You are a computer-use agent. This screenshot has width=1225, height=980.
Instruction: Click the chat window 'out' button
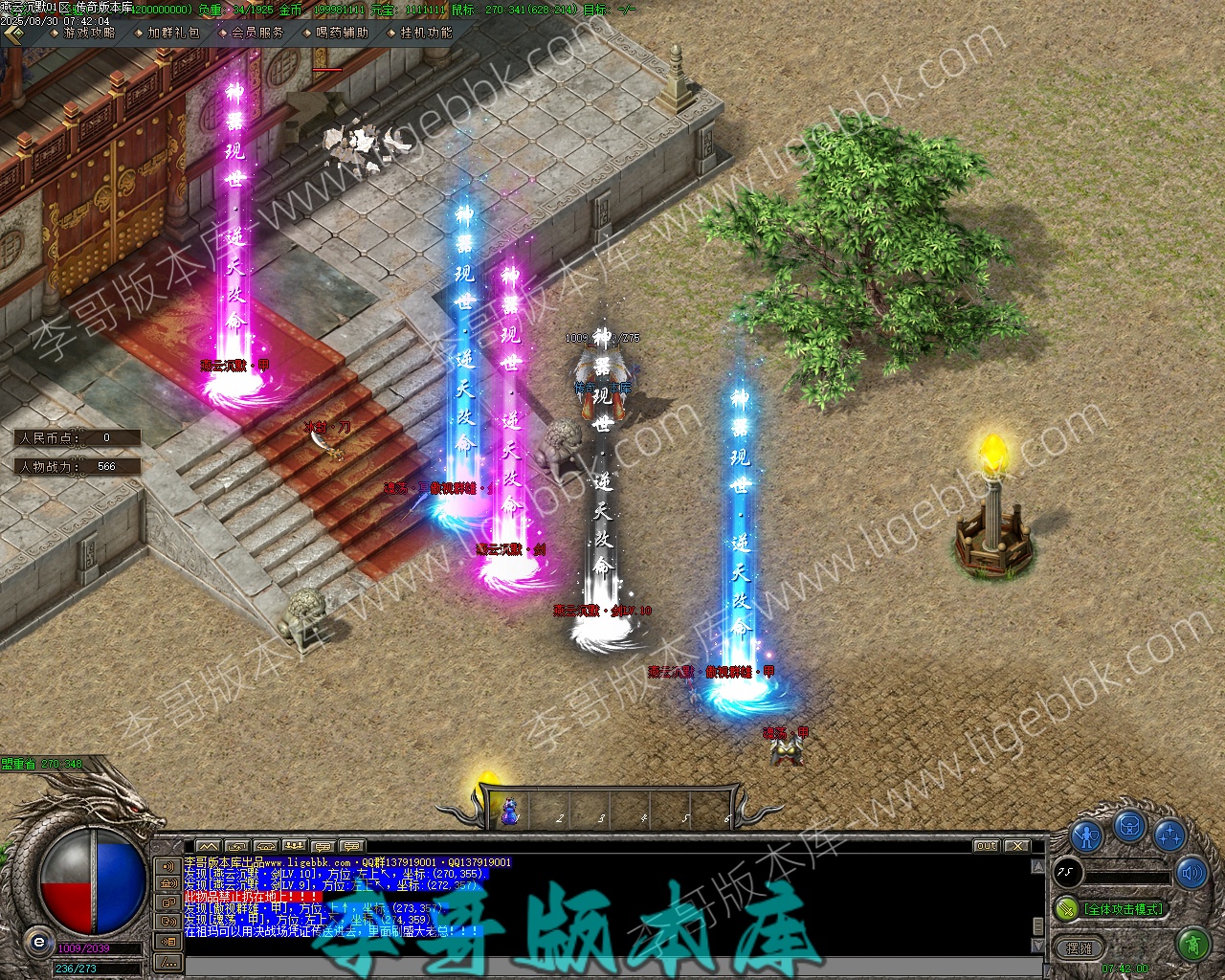click(x=986, y=846)
